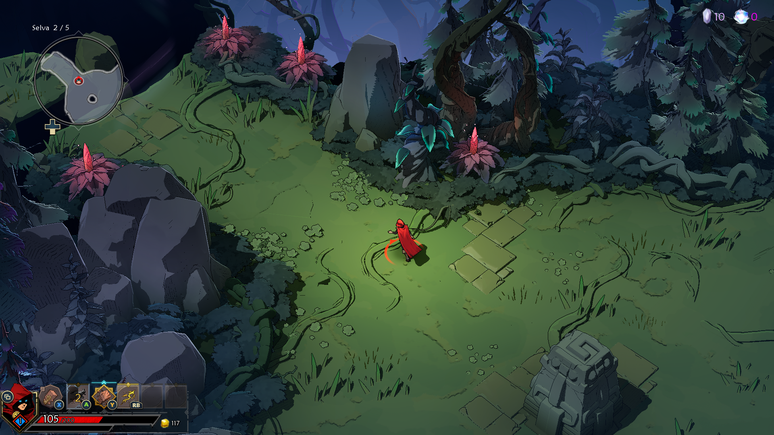
Task: Use the ability slot showing number 2
Action: (77, 397)
